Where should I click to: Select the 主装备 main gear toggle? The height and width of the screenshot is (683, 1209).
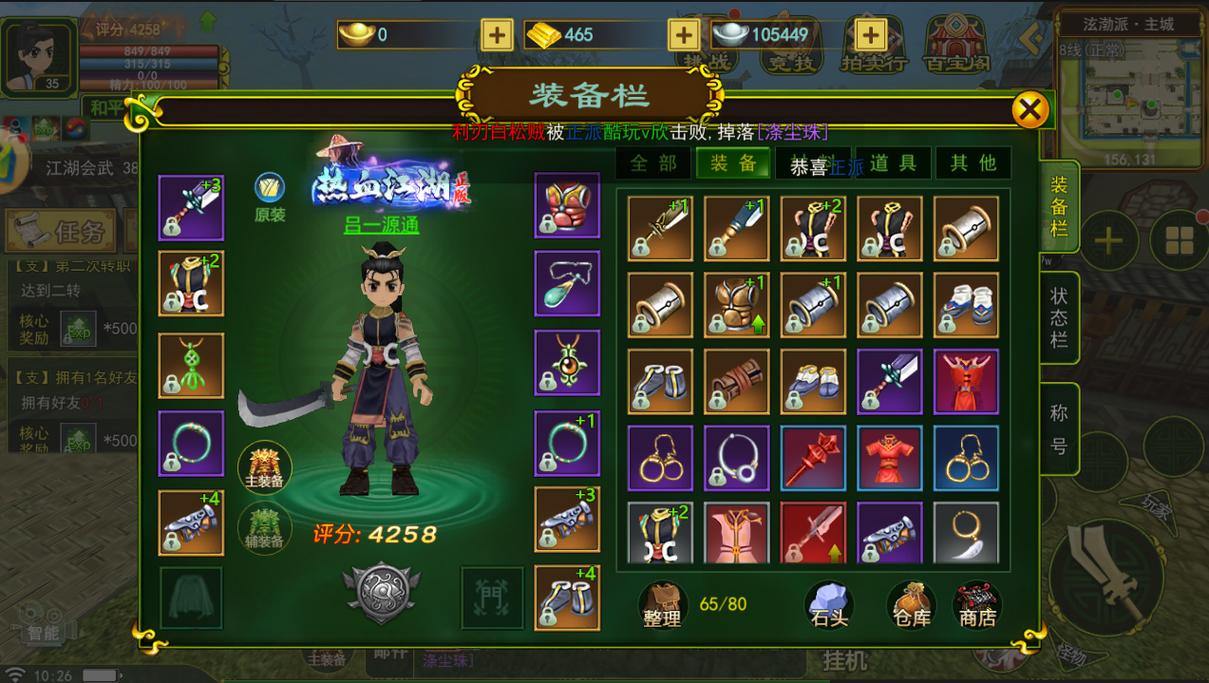(x=265, y=467)
